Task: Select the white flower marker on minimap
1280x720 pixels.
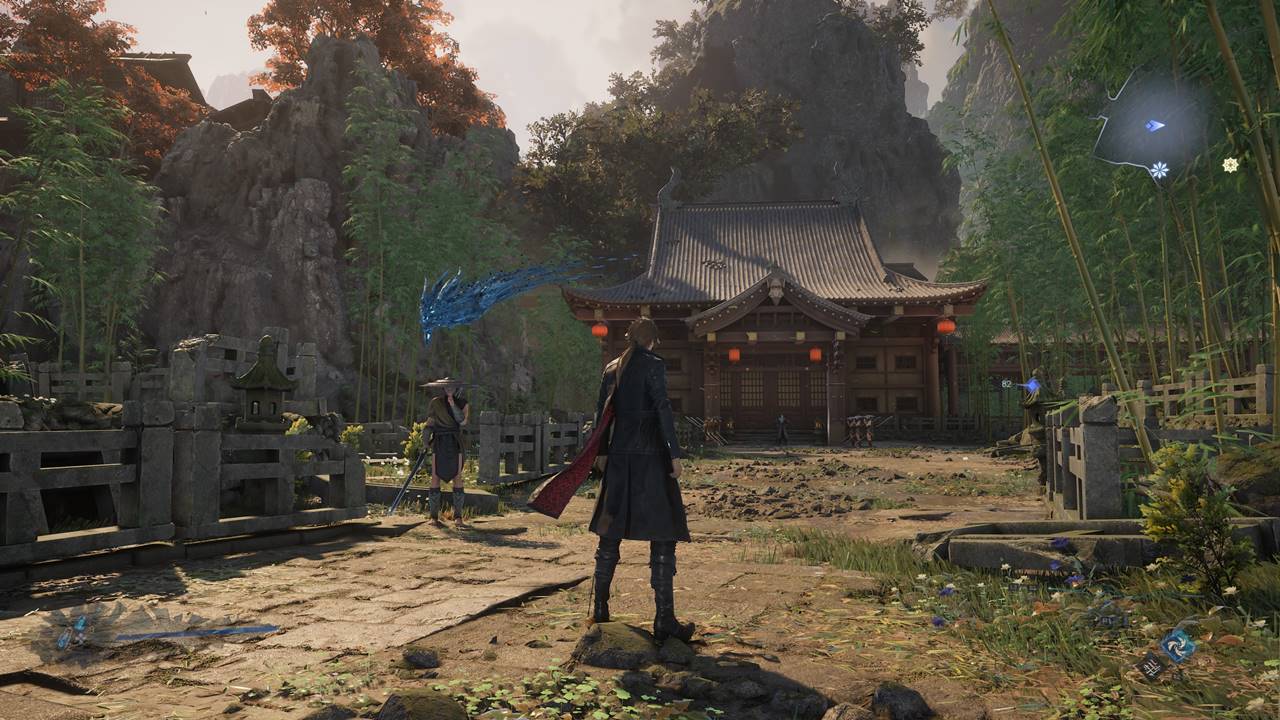Action: (1159, 170)
